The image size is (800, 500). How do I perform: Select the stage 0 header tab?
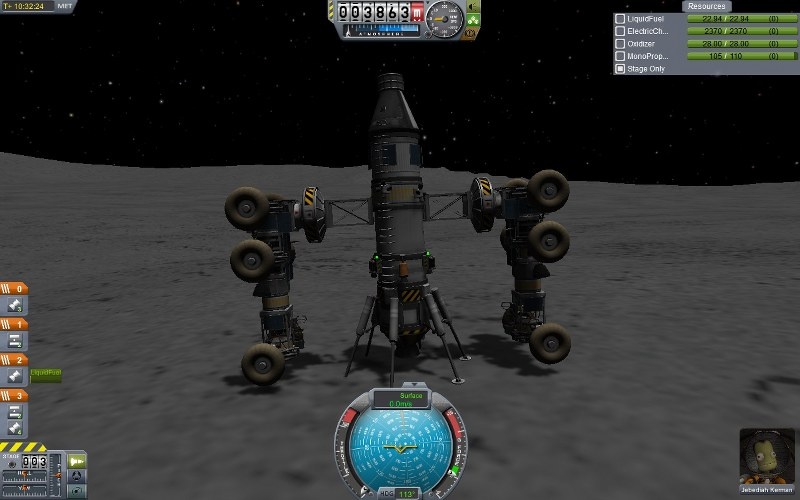[x=15, y=290]
